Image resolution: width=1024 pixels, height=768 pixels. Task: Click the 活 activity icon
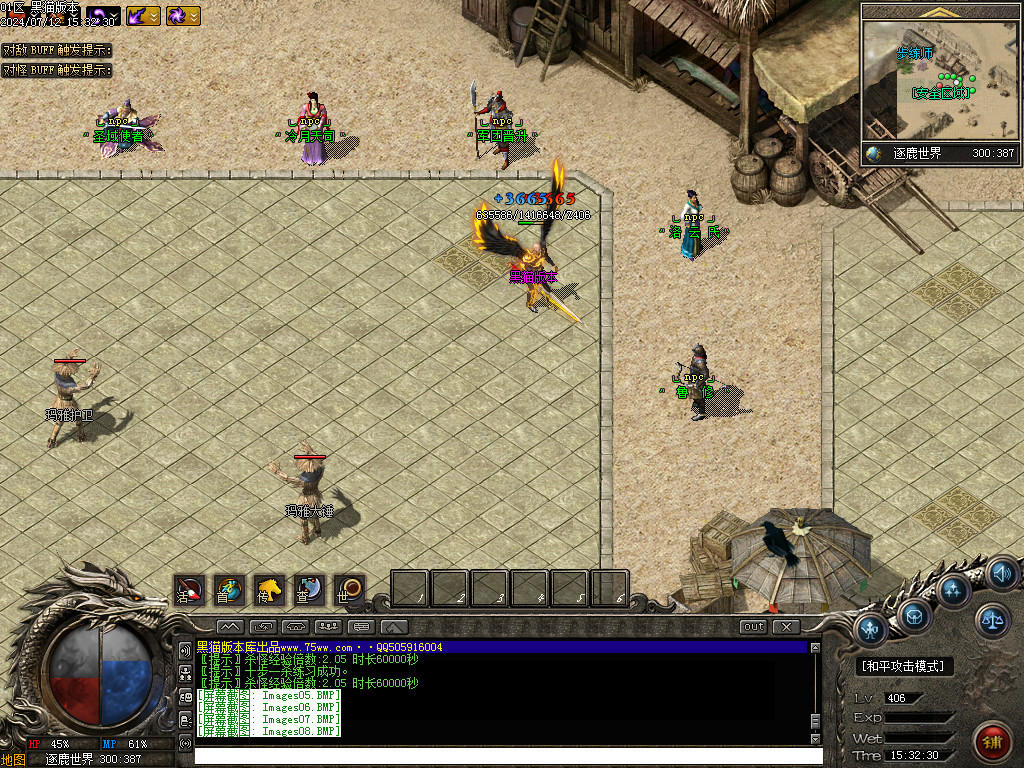coord(189,590)
